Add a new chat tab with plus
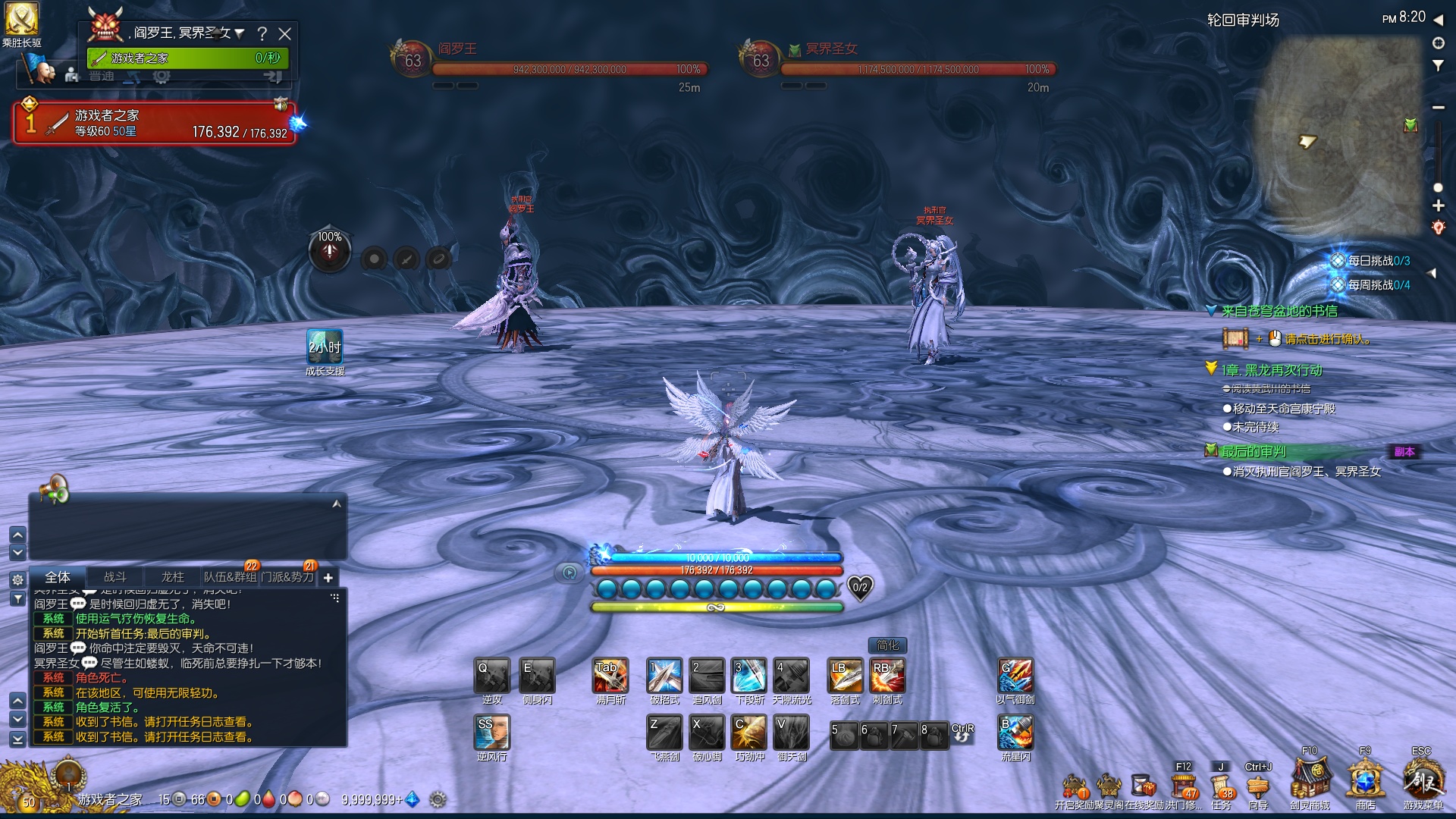1456x819 pixels. (328, 578)
